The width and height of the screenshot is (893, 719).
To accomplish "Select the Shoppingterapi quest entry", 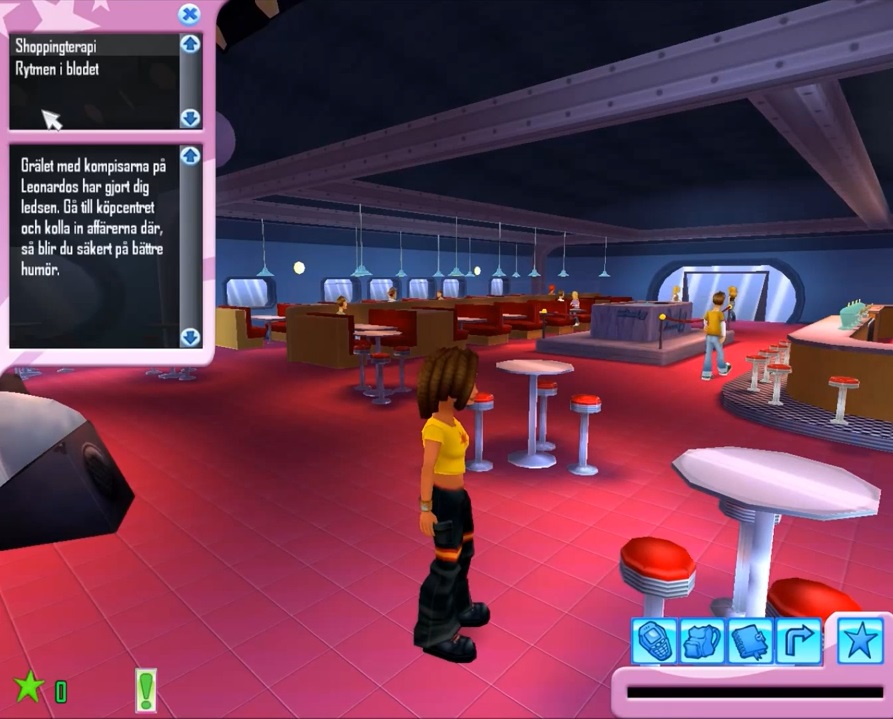I will (x=56, y=46).
